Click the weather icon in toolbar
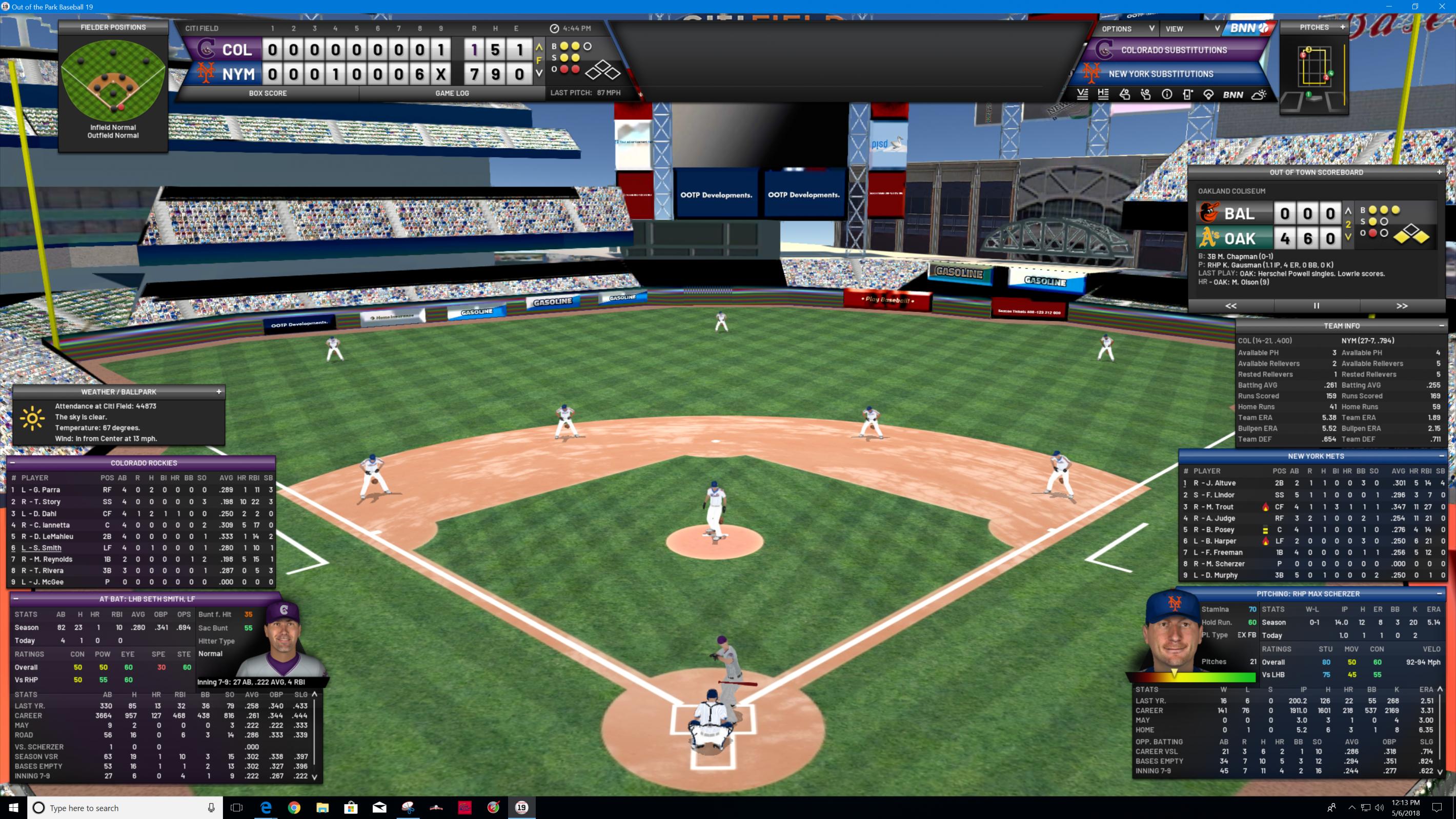 (x=1258, y=95)
